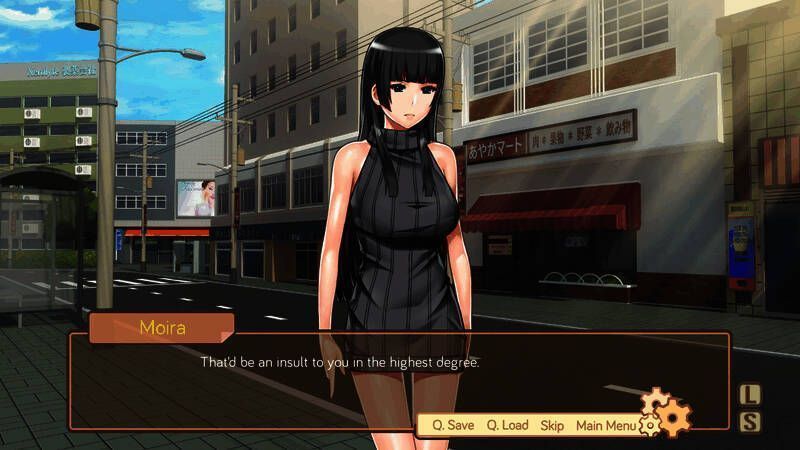Viewport: 800px width, 450px height.
Task: Return to the Main Menu
Action: (605, 425)
